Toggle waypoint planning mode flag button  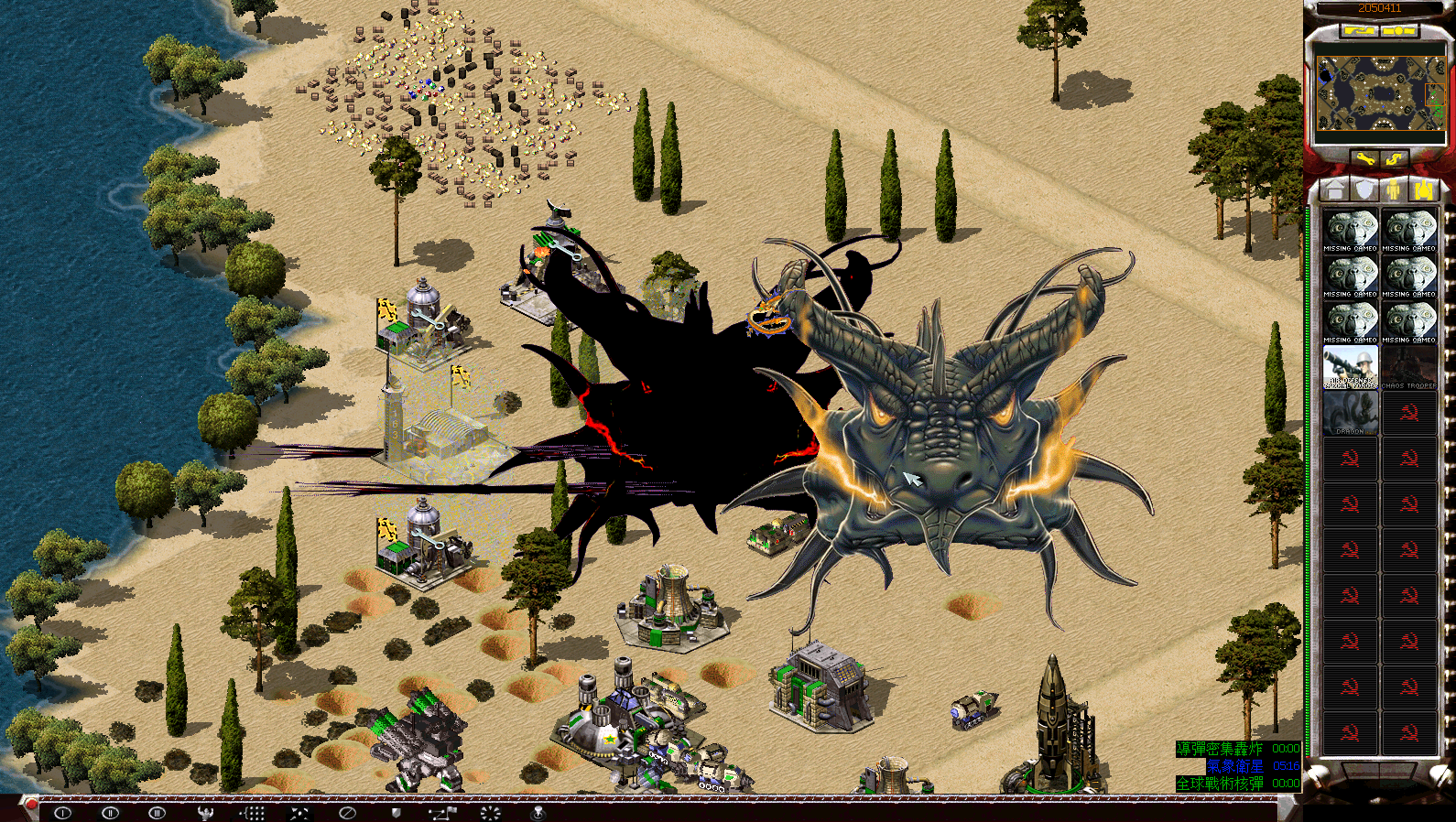pos(442,812)
